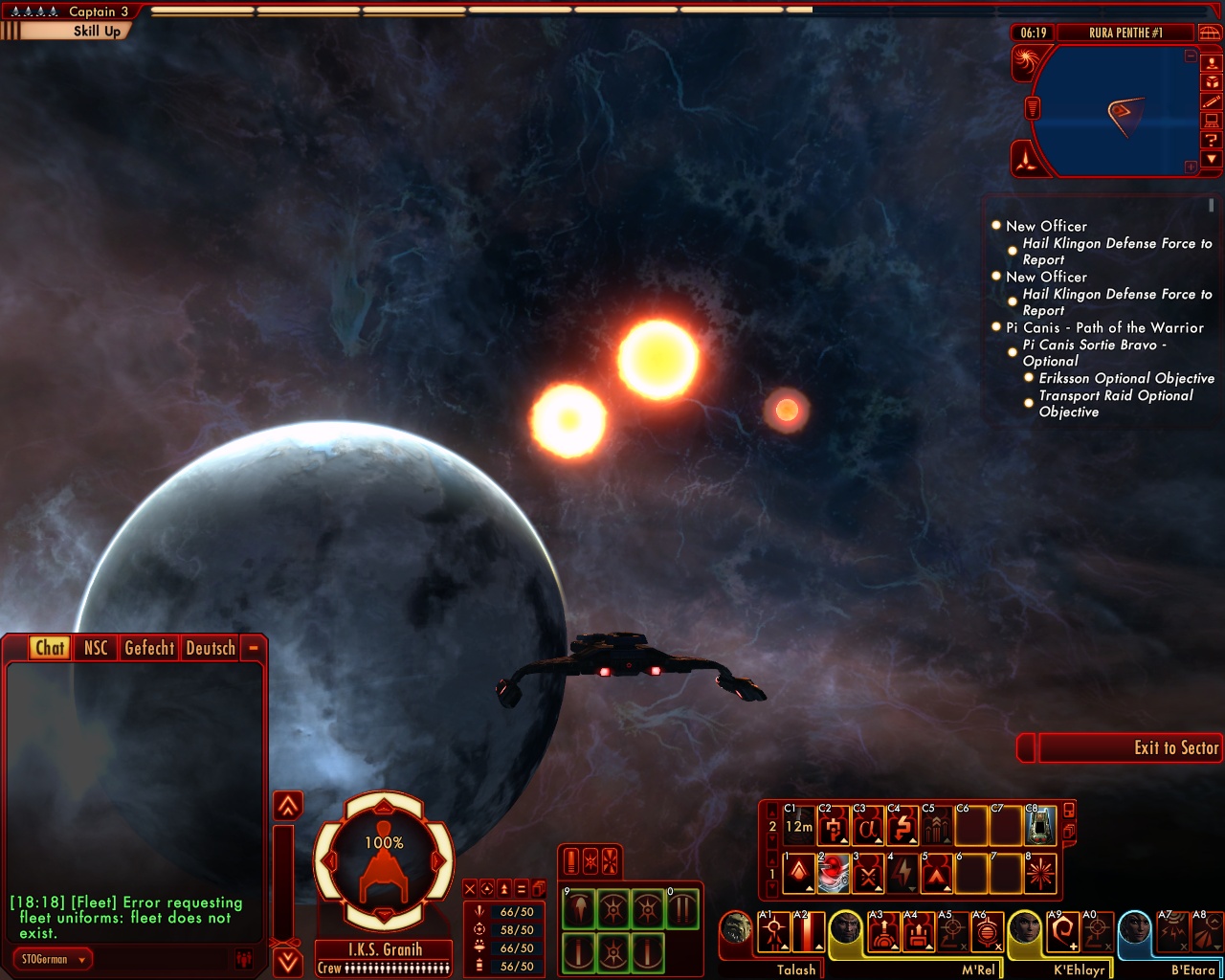1225x980 pixels.
Task: Decrease throttle with the down chevron button
Action: [x=288, y=961]
